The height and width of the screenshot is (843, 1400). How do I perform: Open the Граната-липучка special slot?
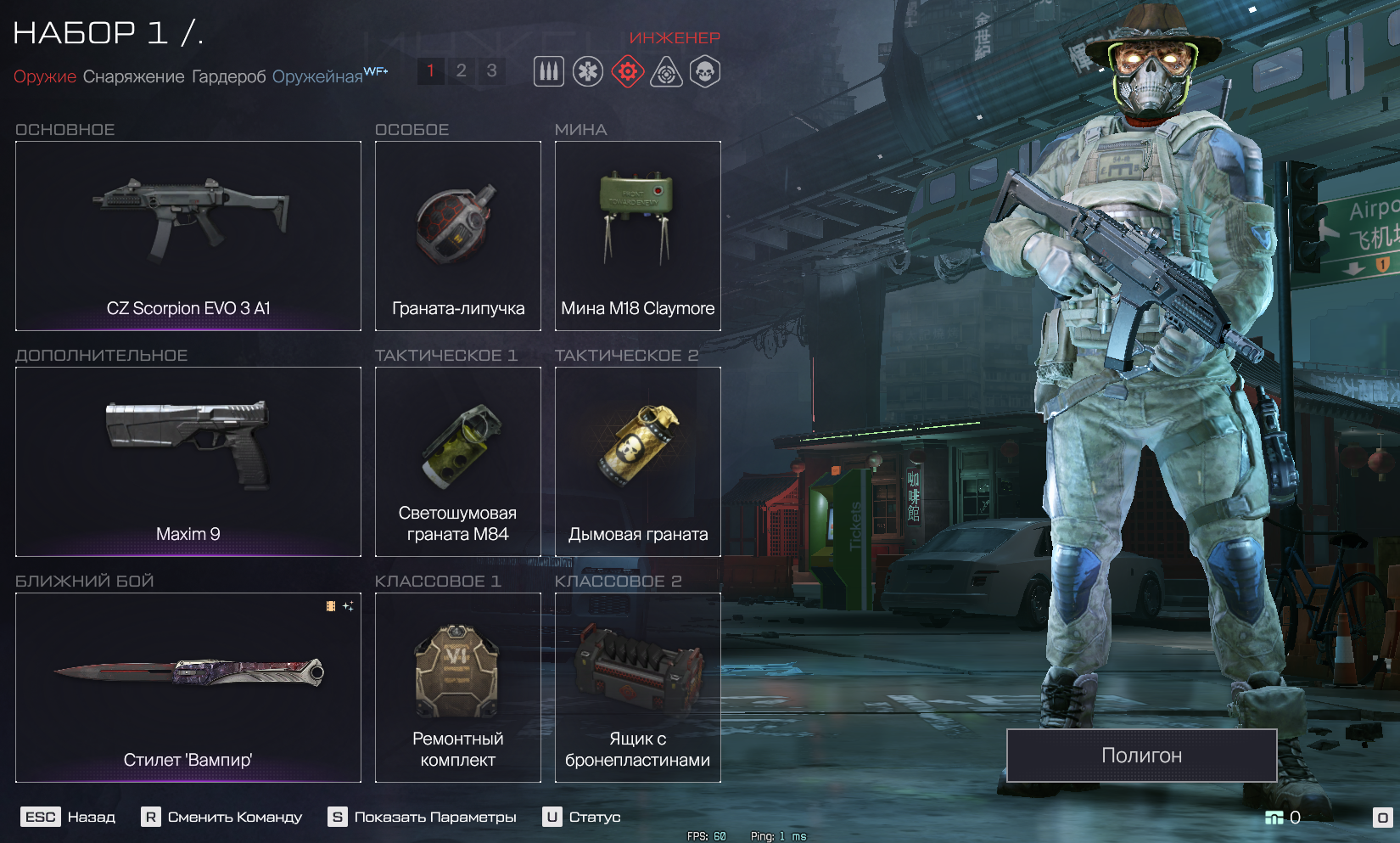click(458, 236)
